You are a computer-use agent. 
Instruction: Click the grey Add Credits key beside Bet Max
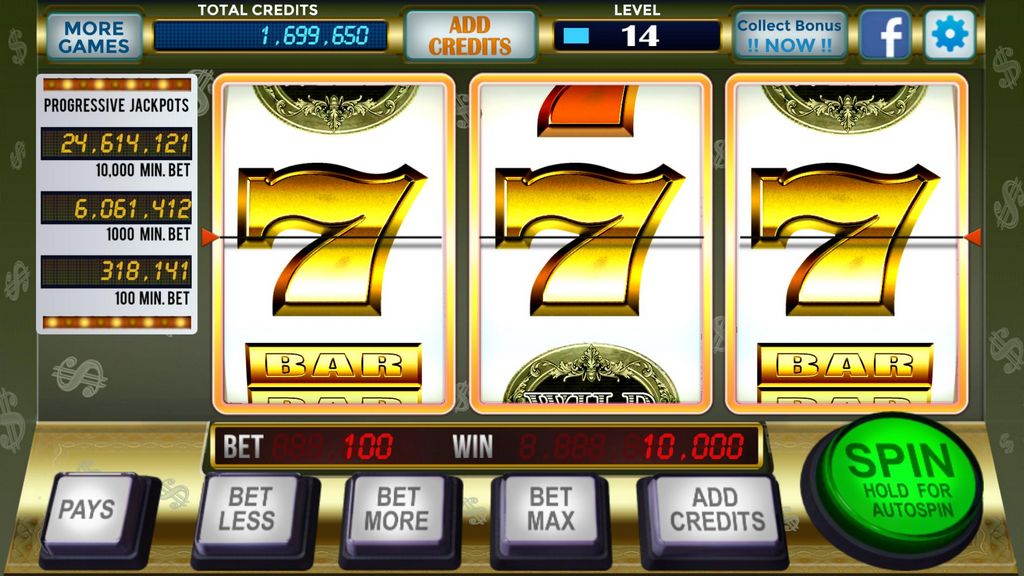[x=716, y=508]
